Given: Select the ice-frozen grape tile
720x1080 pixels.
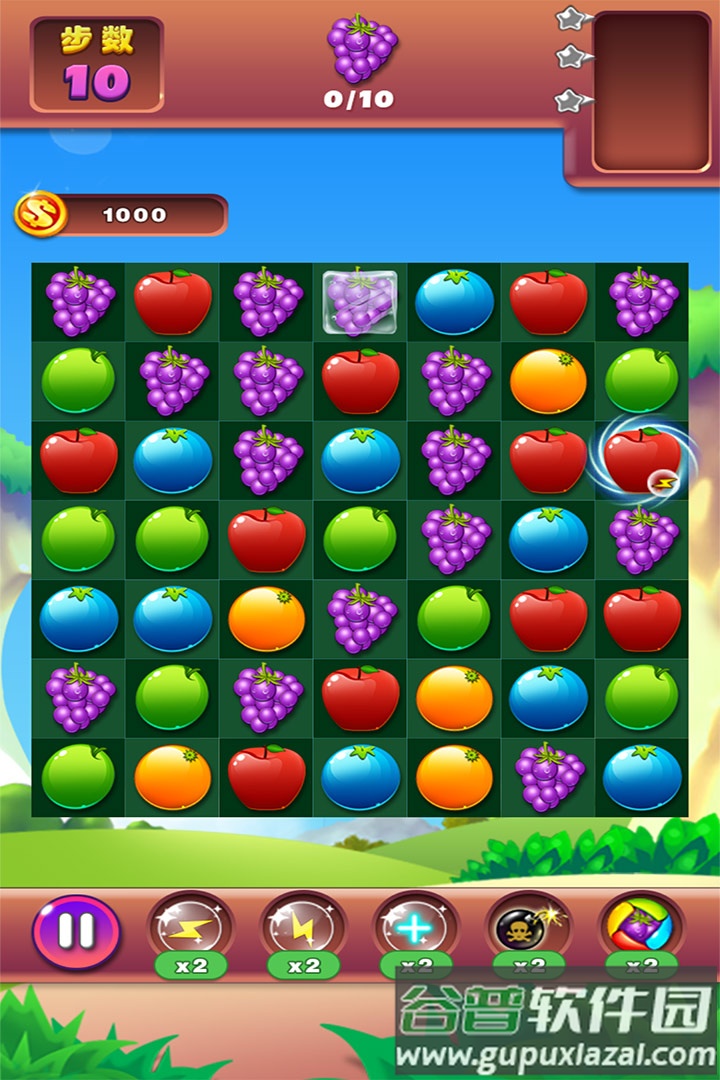Looking at the screenshot, I should [359, 302].
